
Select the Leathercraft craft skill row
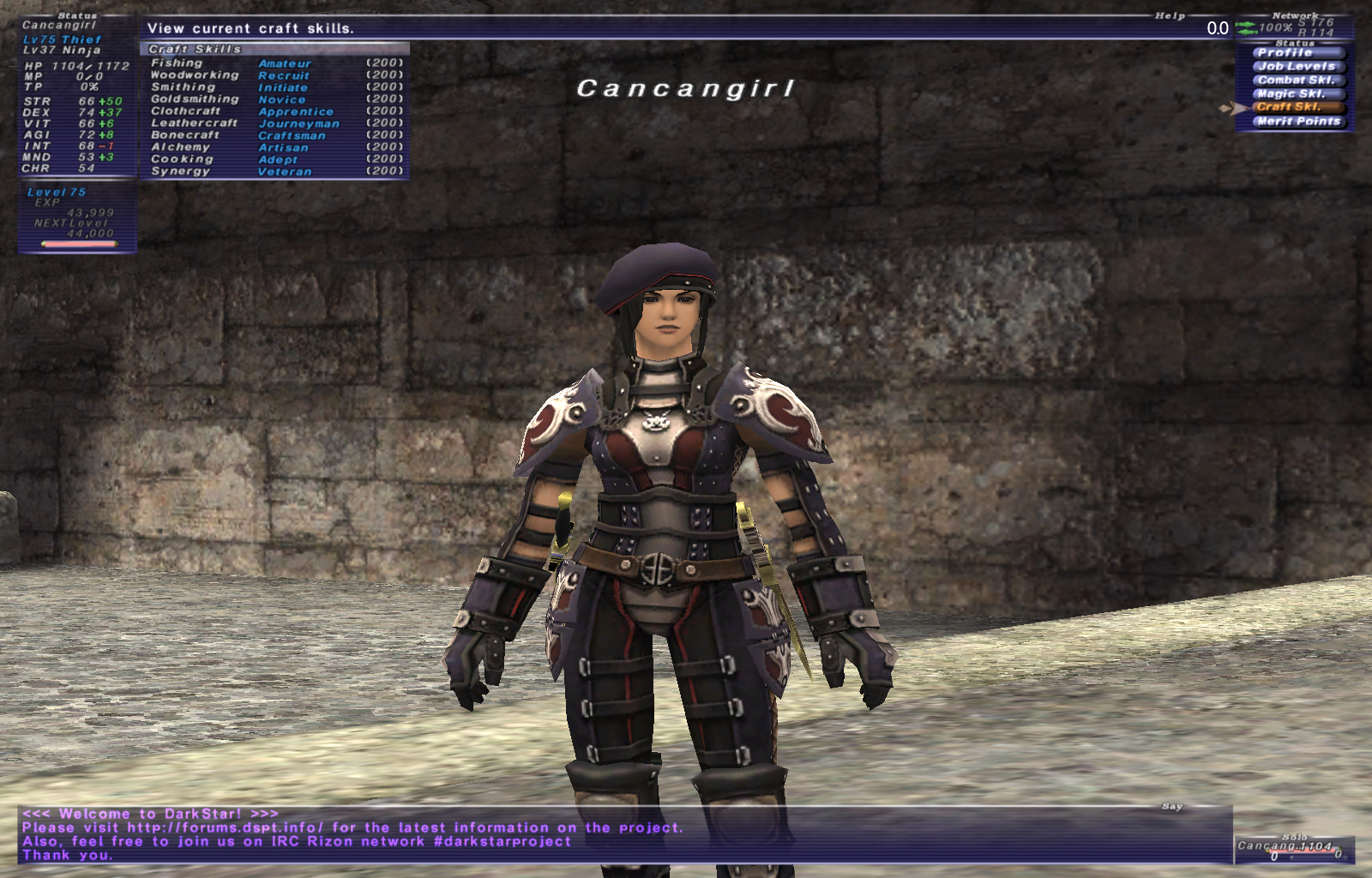pyautogui.click(x=274, y=123)
